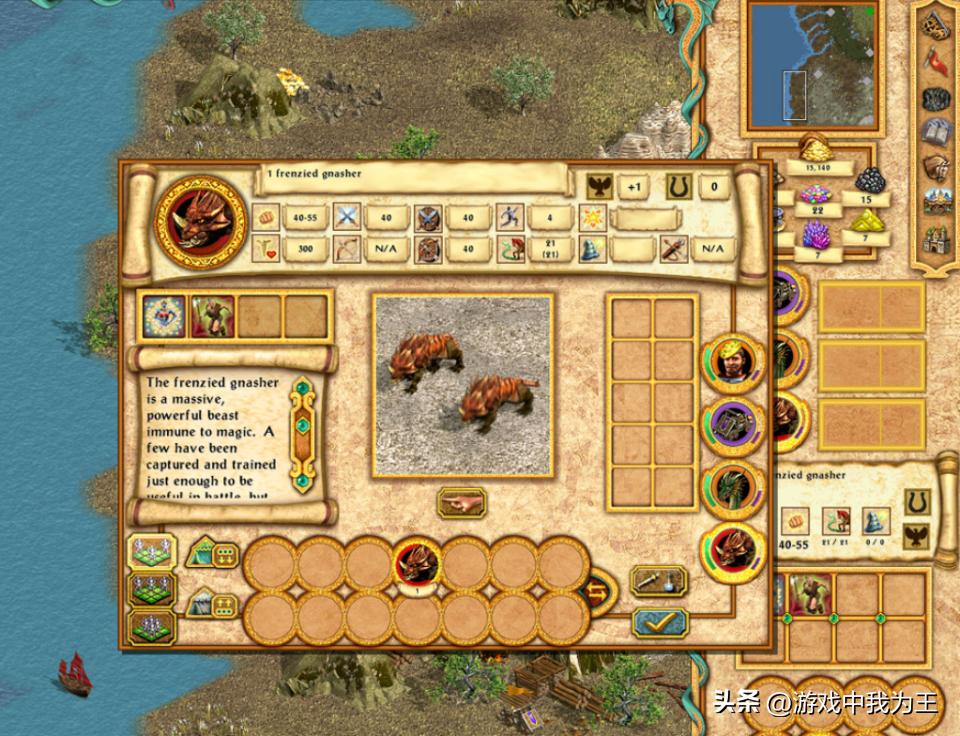The image size is (960, 736).
Task: Choose the middle formation button
Action: coord(152,590)
